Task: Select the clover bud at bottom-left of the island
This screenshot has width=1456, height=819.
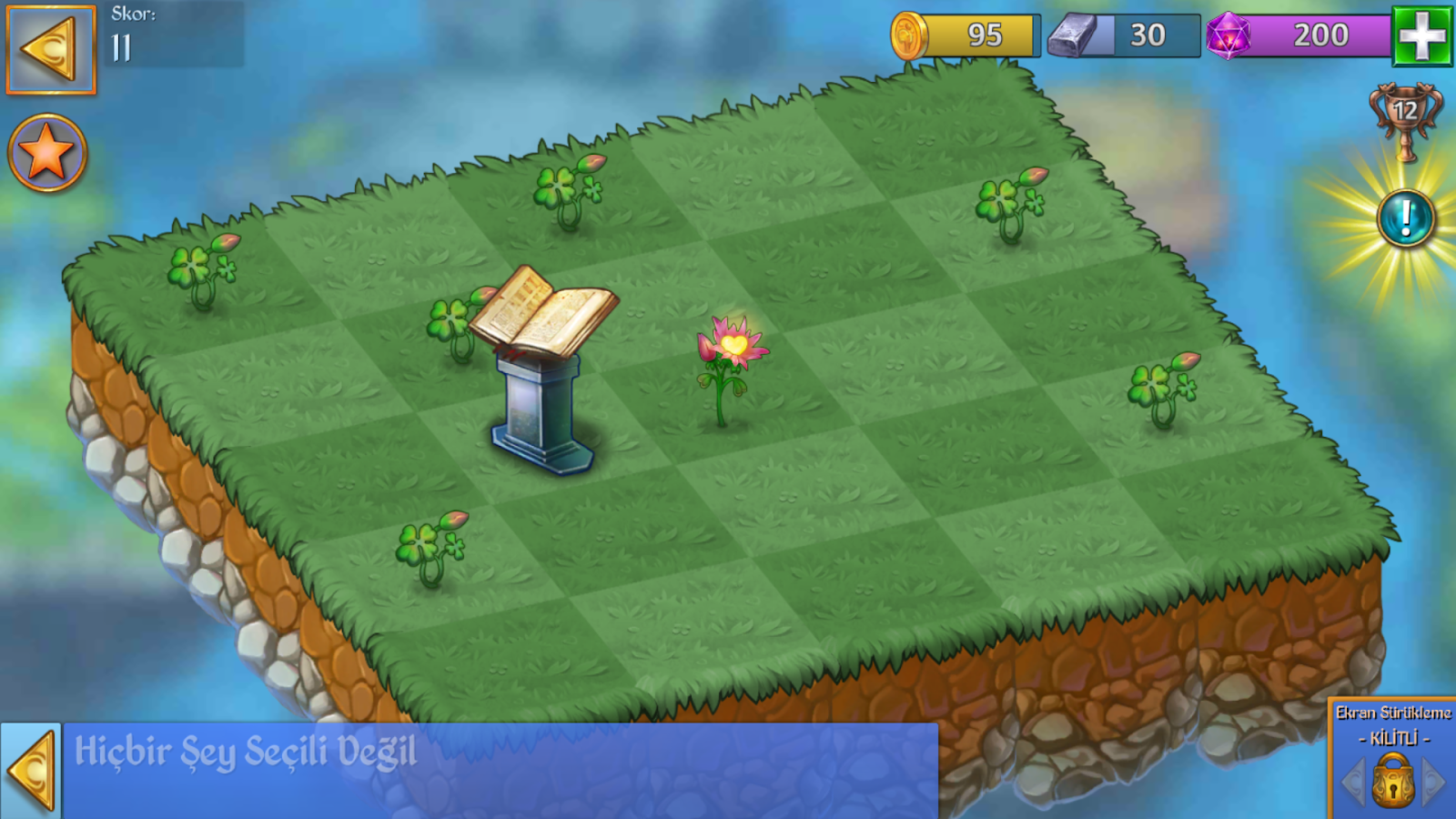Action: tap(428, 546)
